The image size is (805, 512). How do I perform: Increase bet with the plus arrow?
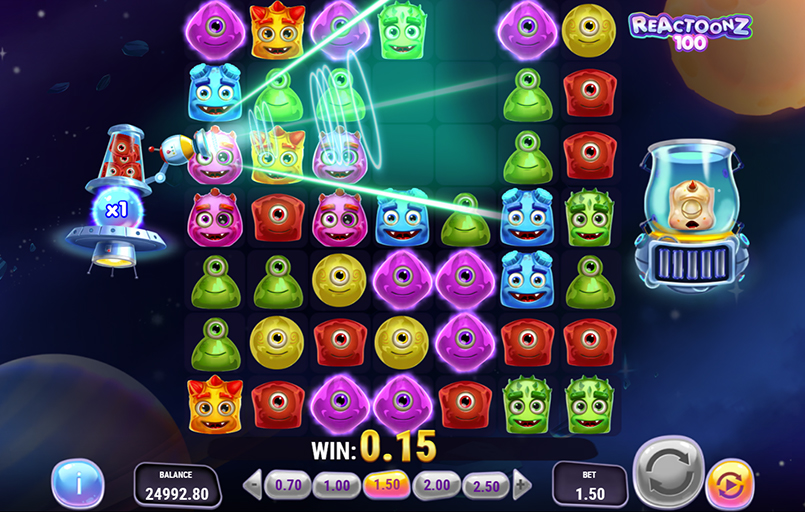pyautogui.click(x=521, y=486)
